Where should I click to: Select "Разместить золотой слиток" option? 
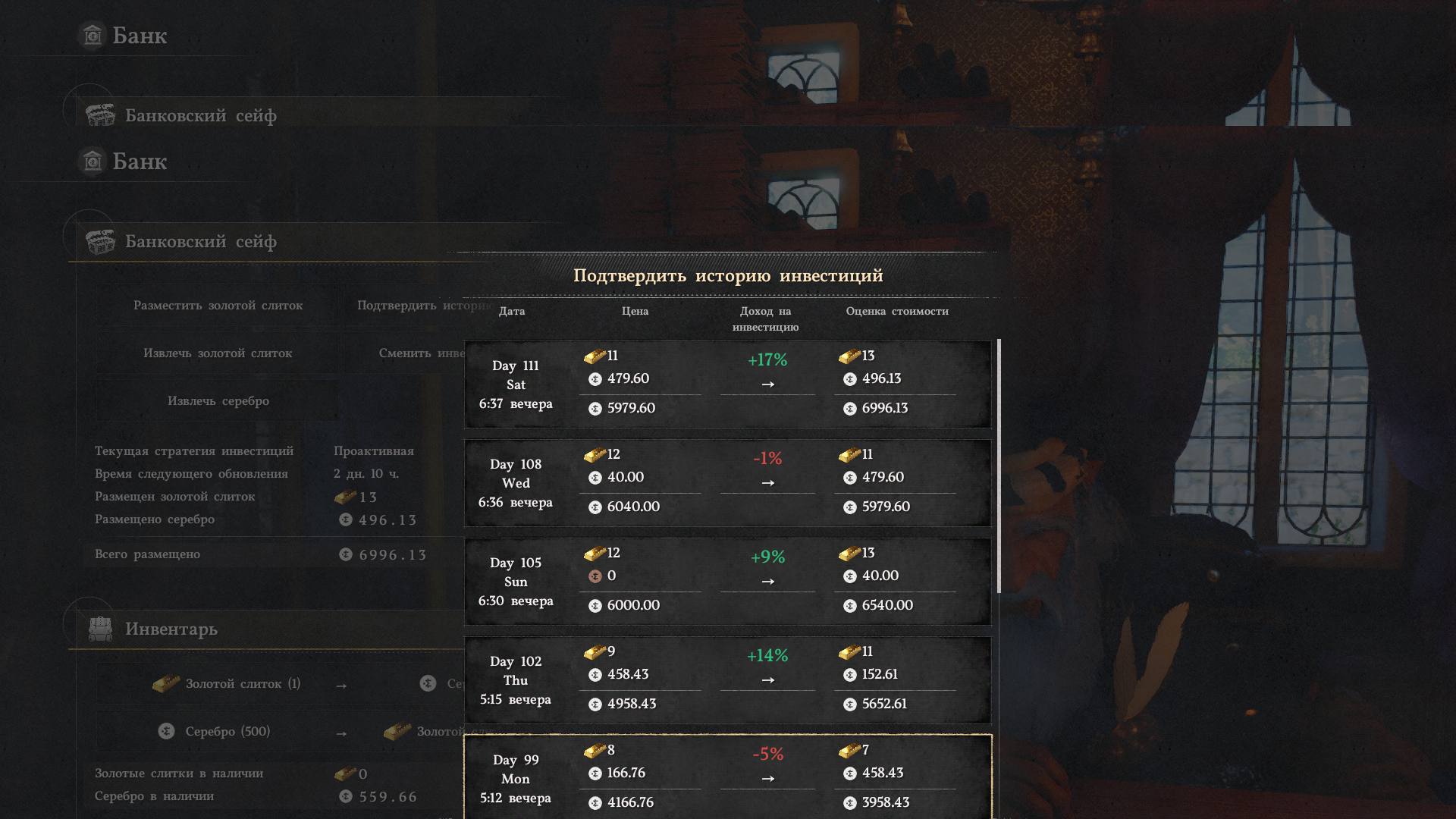coord(218,306)
